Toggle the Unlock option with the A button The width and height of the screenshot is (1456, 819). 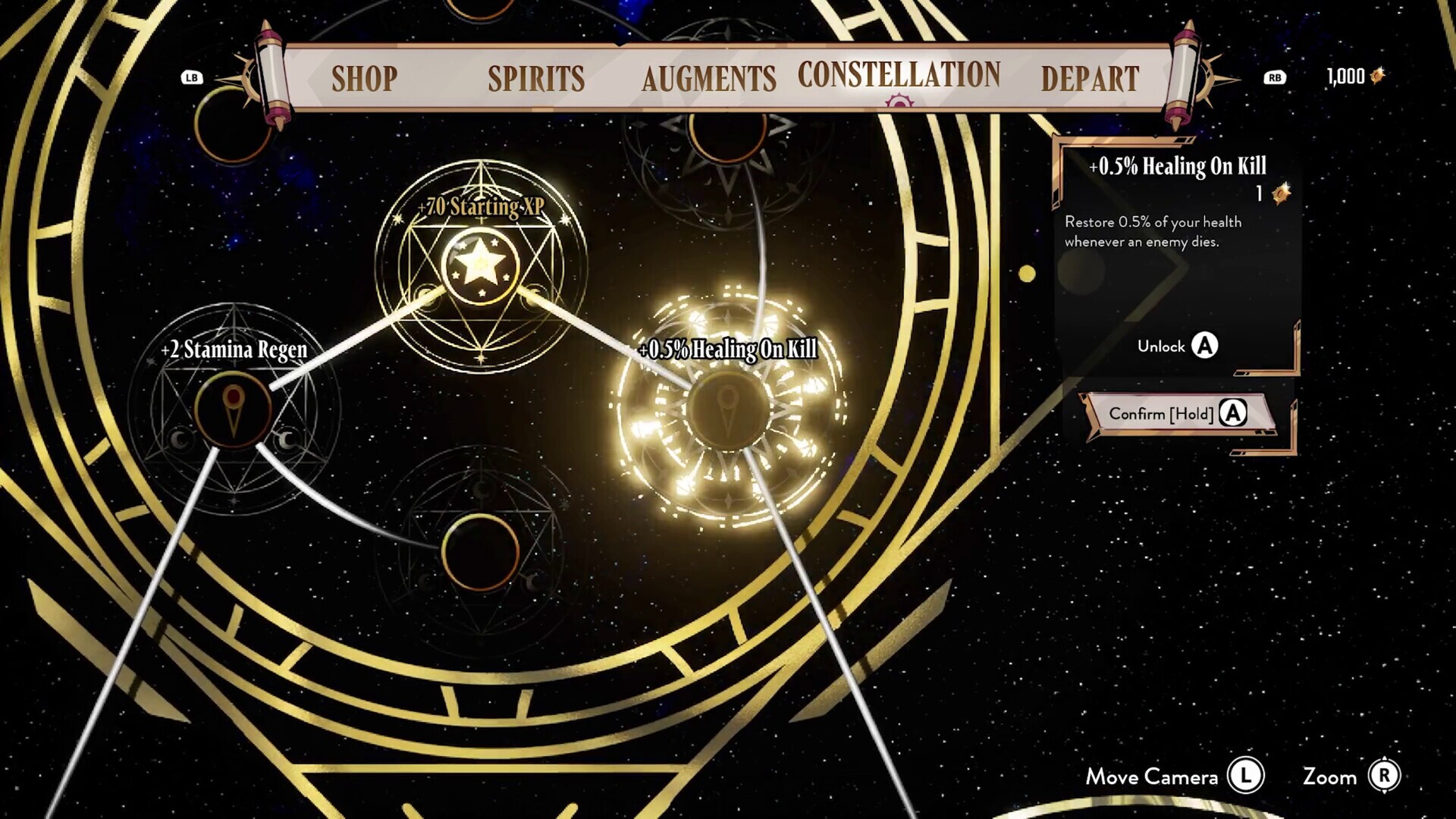1206,346
